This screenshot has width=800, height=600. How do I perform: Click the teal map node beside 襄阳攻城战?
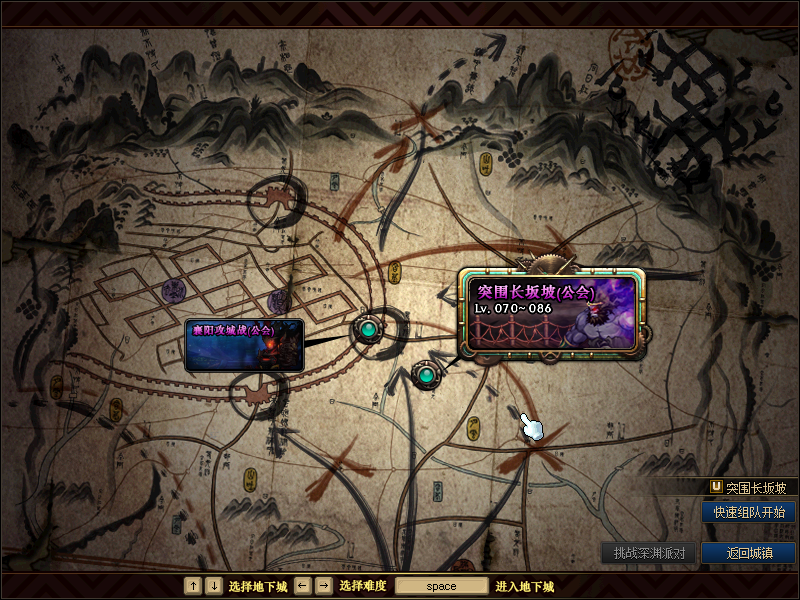pos(368,328)
